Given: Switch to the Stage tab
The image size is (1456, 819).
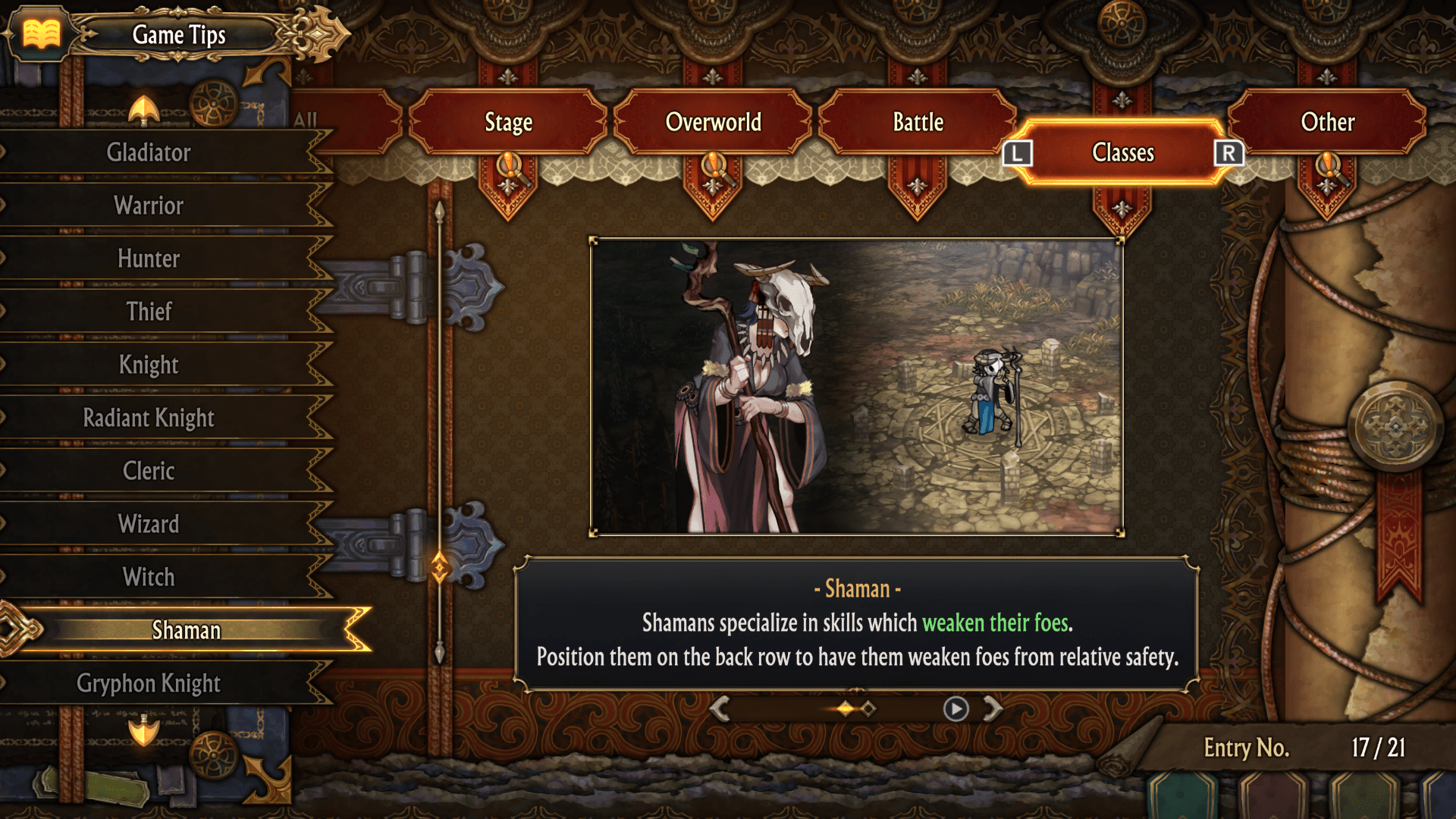Looking at the screenshot, I should [508, 122].
